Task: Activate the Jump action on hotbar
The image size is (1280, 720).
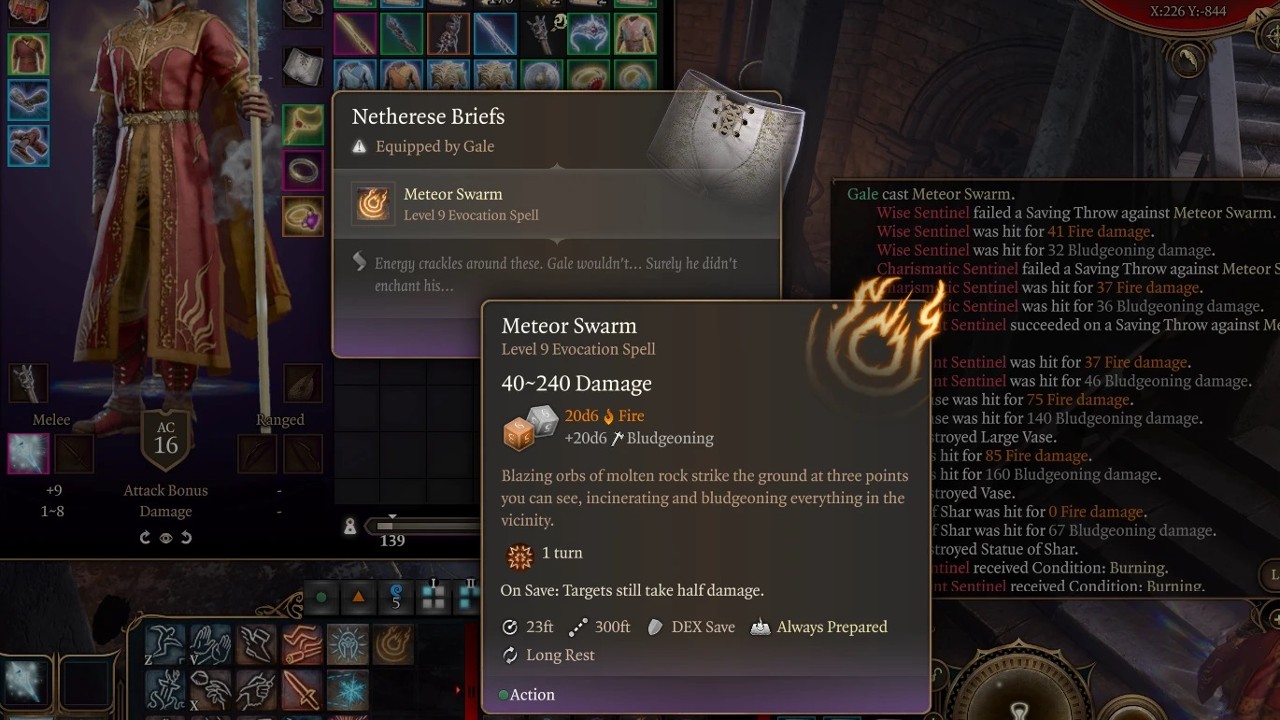Action: pyautogui.click(x=166, y=645)
